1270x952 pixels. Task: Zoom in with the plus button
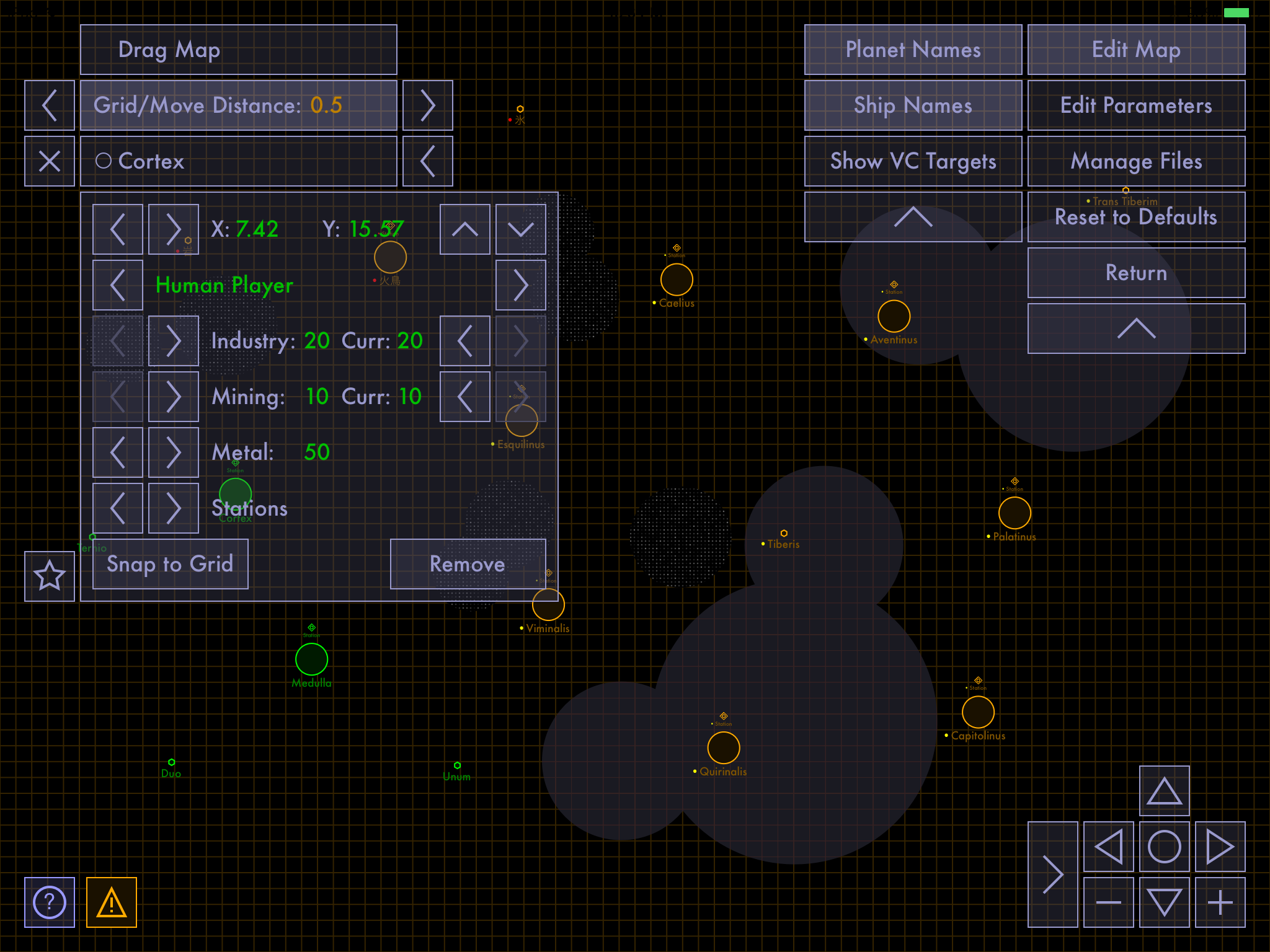click(x=1220, y=902)
